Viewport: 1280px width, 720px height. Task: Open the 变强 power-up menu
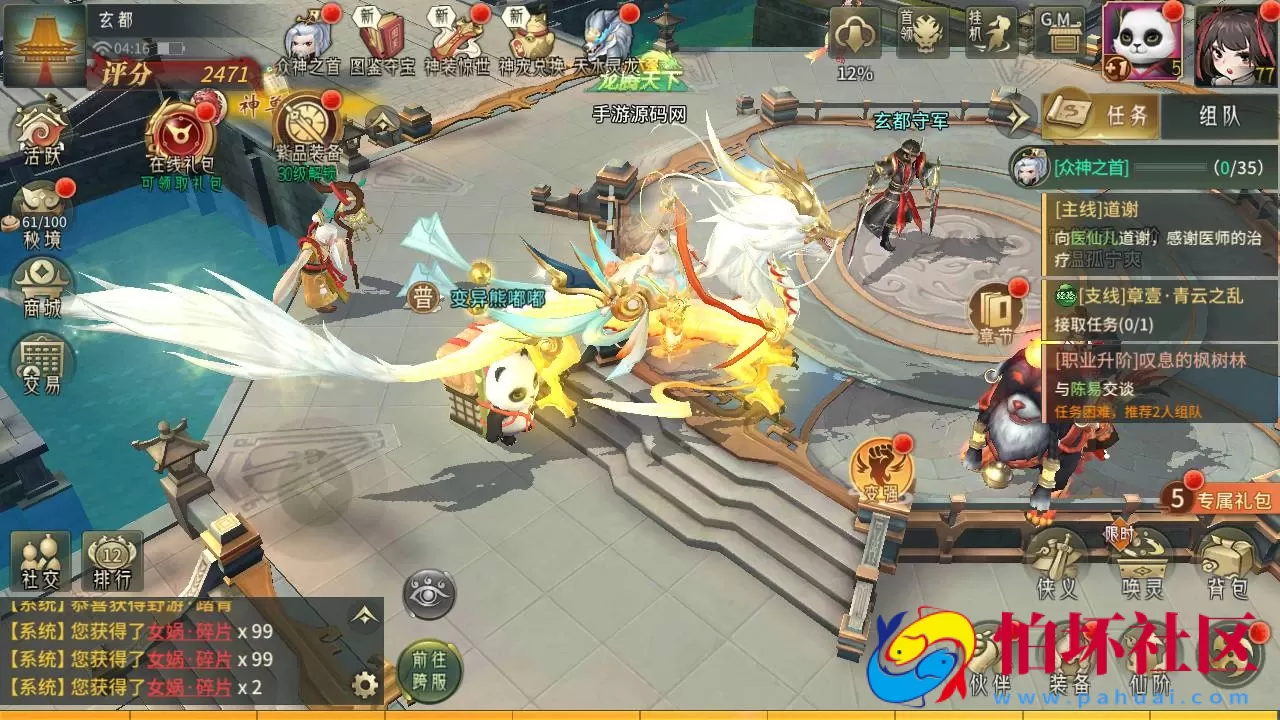pos(880,472)
